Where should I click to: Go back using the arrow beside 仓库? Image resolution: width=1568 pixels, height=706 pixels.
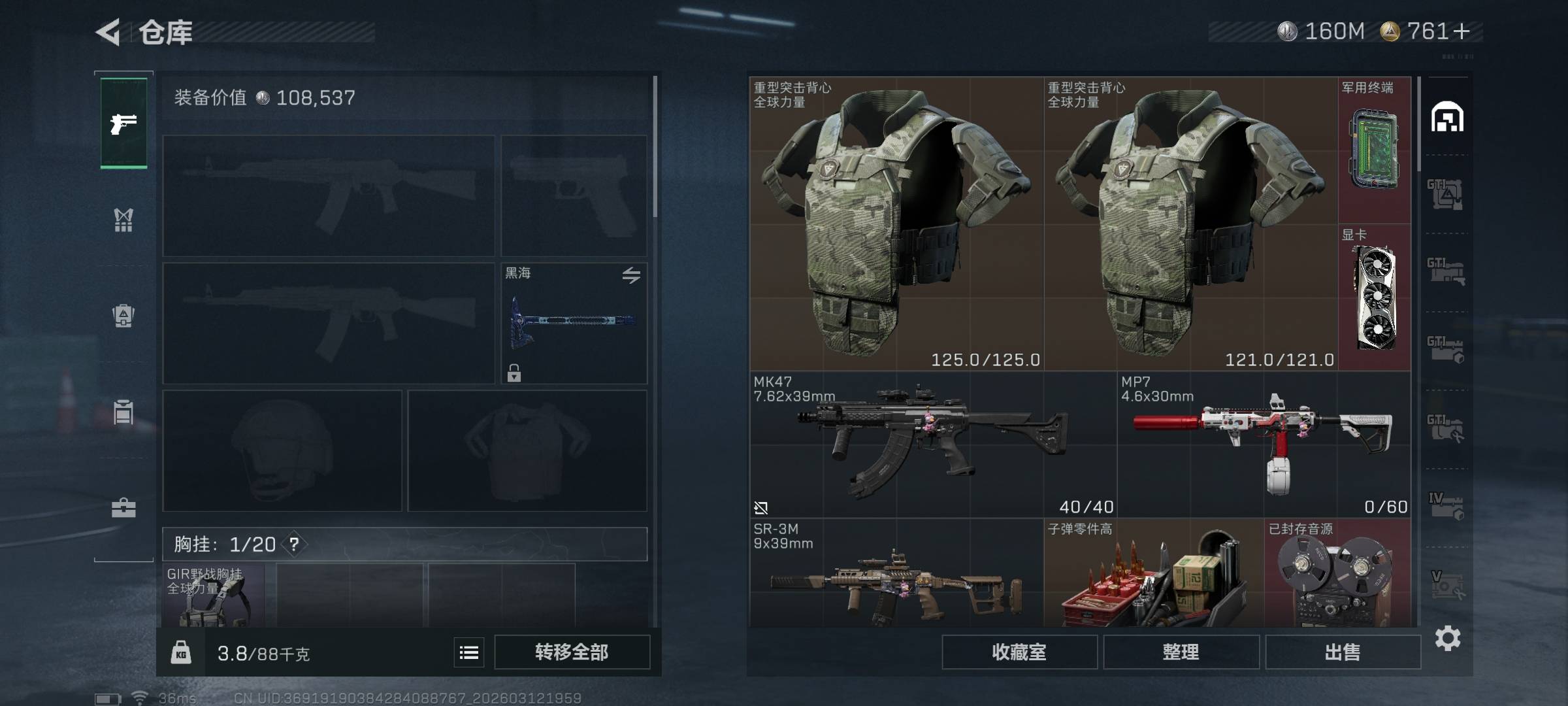(108, 32)
